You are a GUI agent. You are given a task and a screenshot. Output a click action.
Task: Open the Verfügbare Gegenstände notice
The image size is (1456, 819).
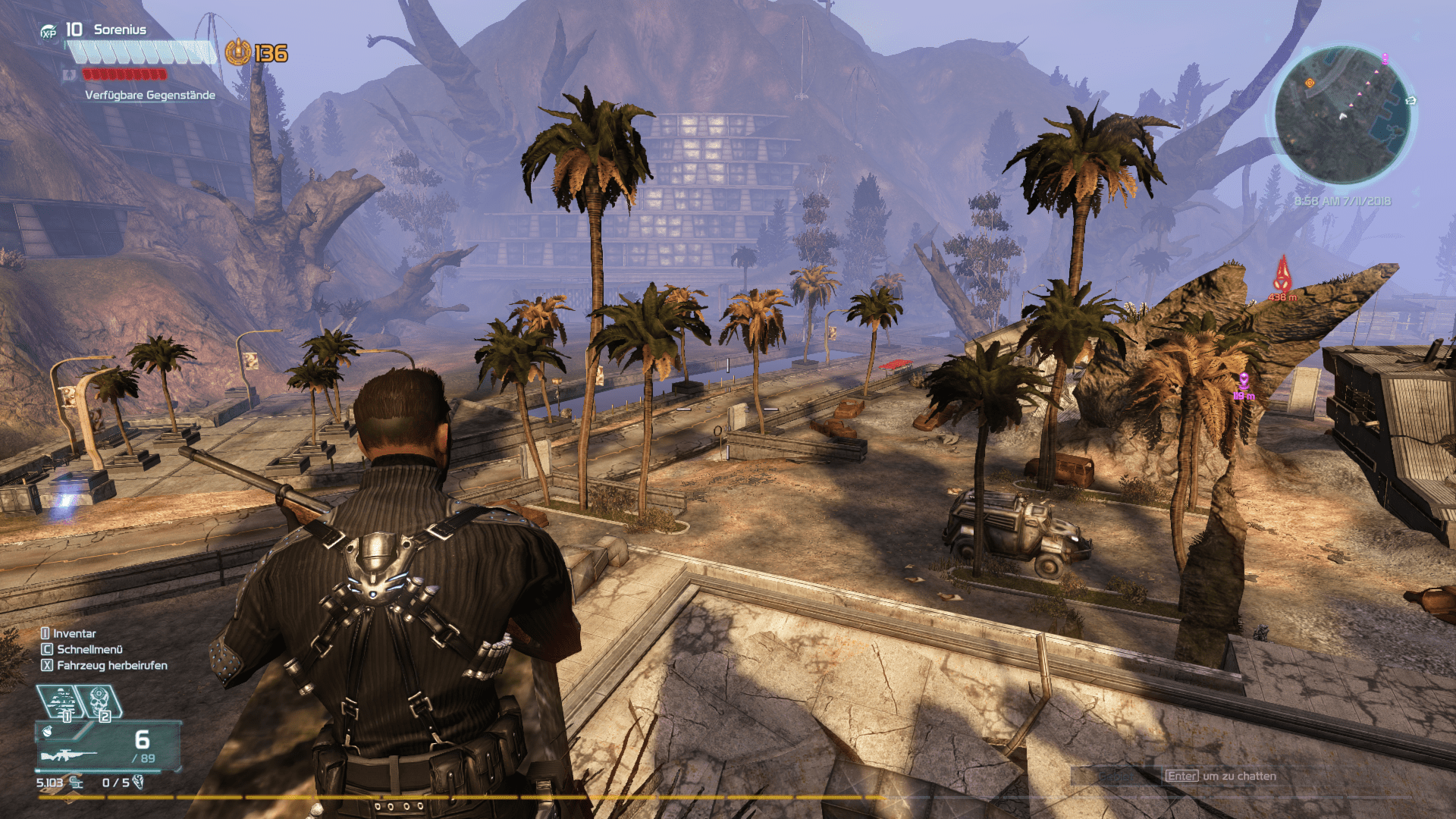tap(149, 95)
